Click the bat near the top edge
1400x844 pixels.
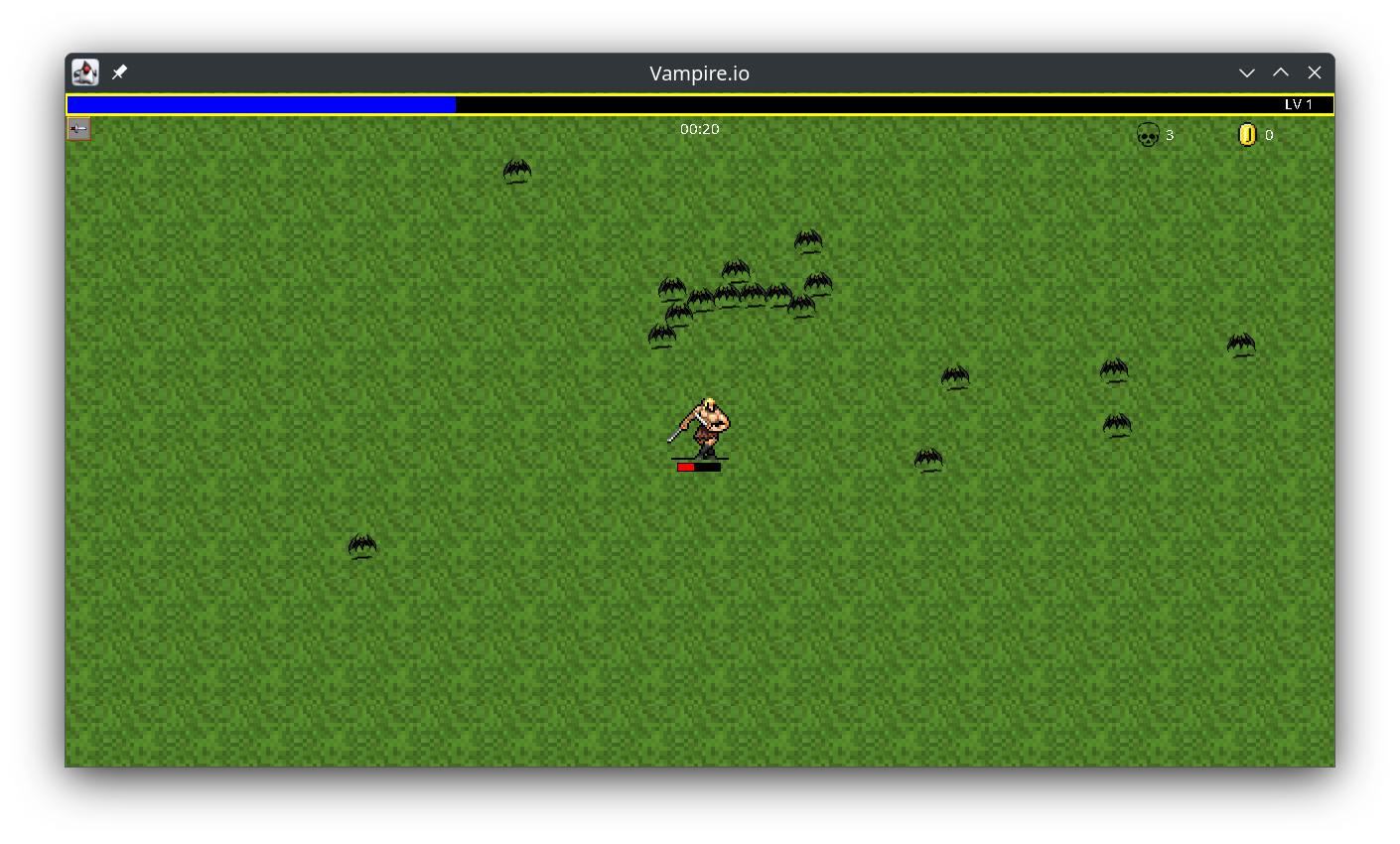(516, 171)
